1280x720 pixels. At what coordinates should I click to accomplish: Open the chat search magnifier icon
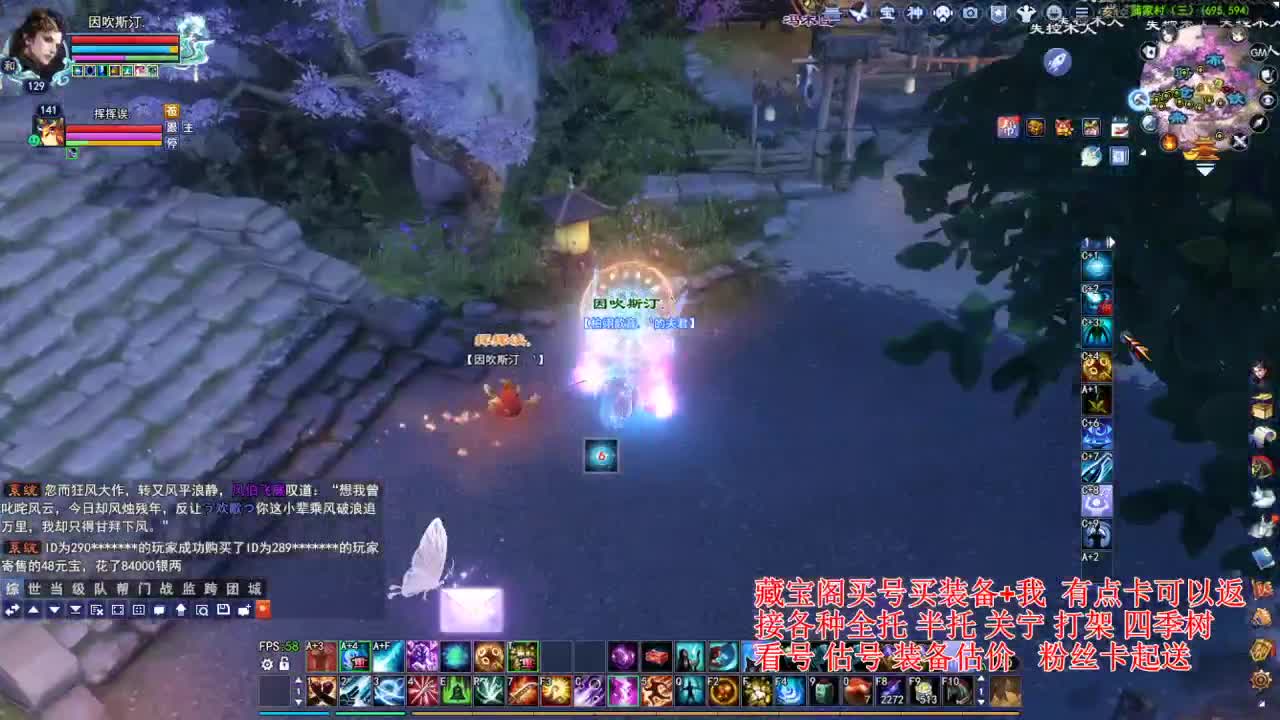(x=203, y=610)
